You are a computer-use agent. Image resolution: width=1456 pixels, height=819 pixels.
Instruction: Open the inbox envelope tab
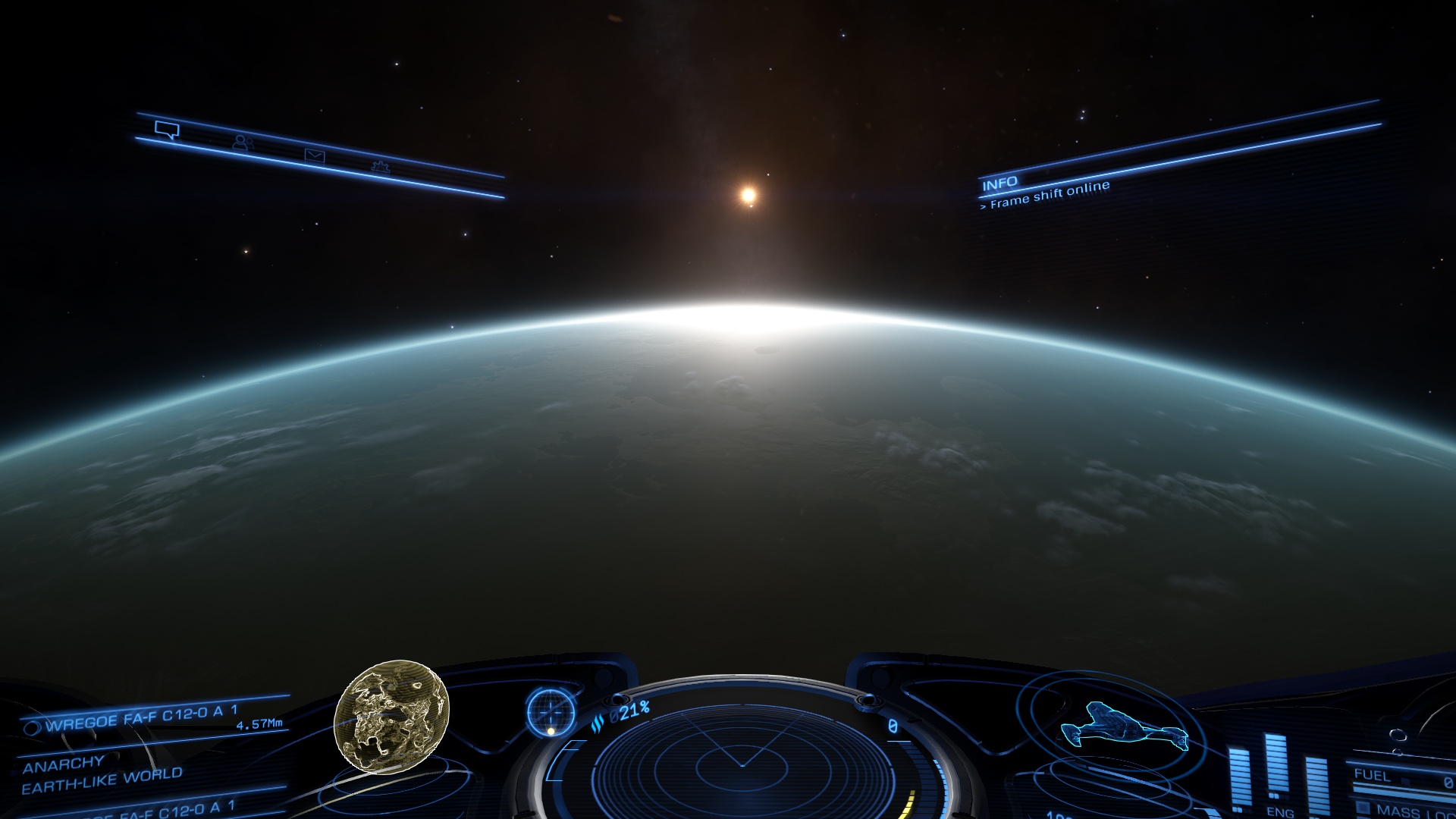(315, 155)
